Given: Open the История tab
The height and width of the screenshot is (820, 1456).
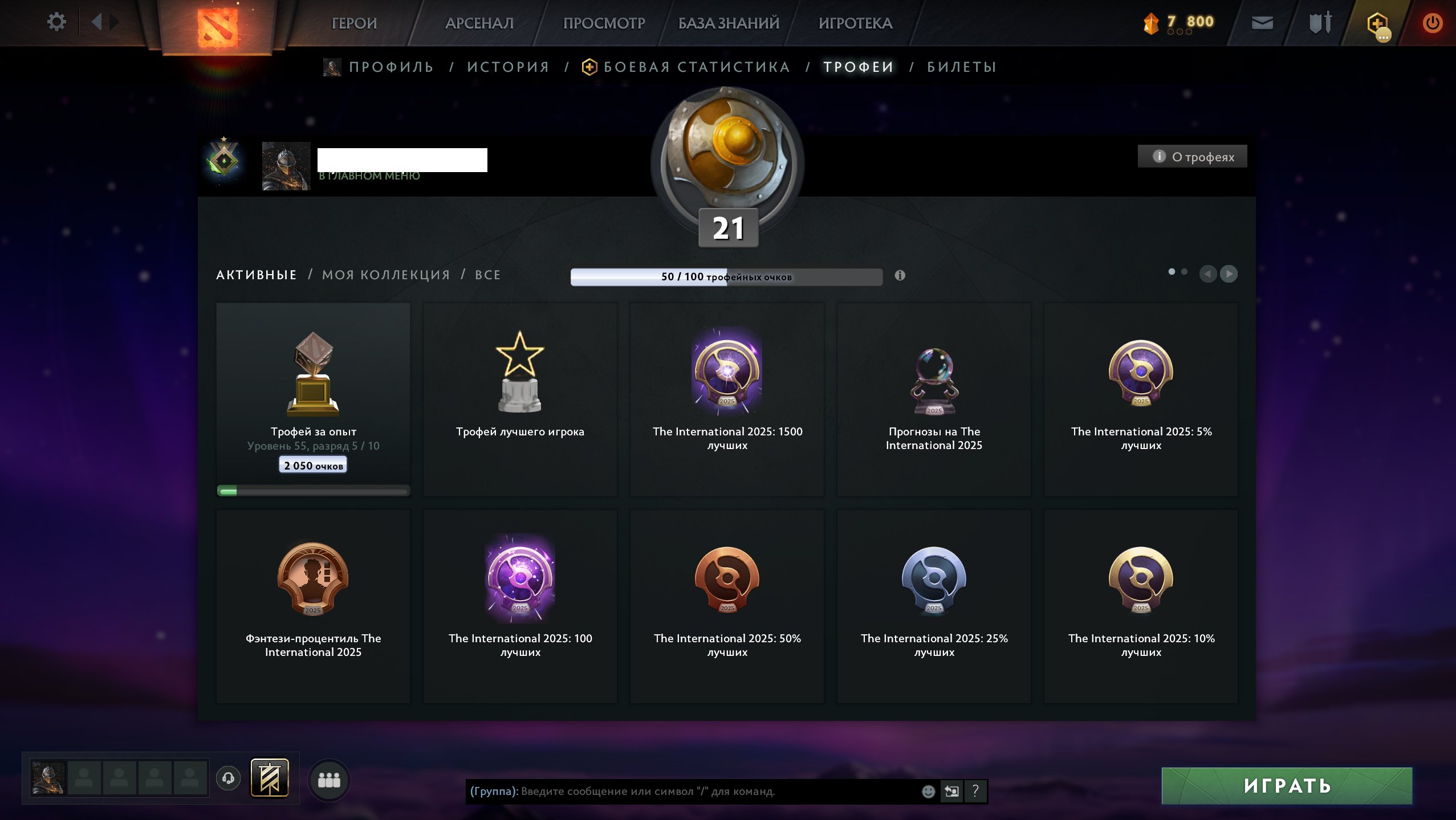Looking at the screenshot, I should pyautogui.click(x=508, y=67).
